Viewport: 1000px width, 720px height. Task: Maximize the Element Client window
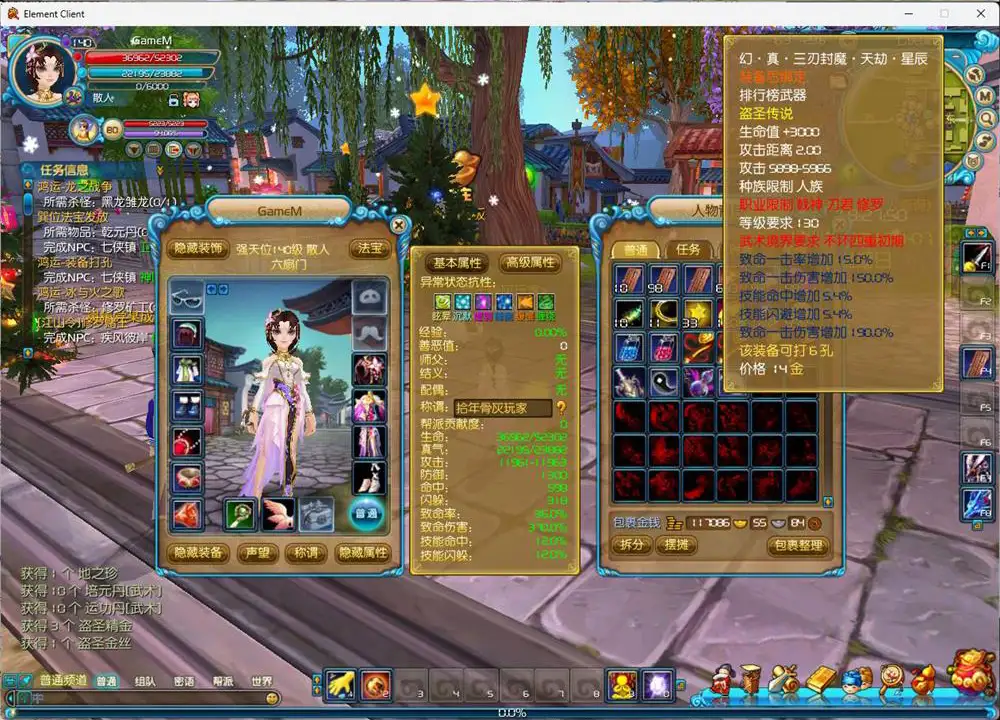(x=943, y=14)
